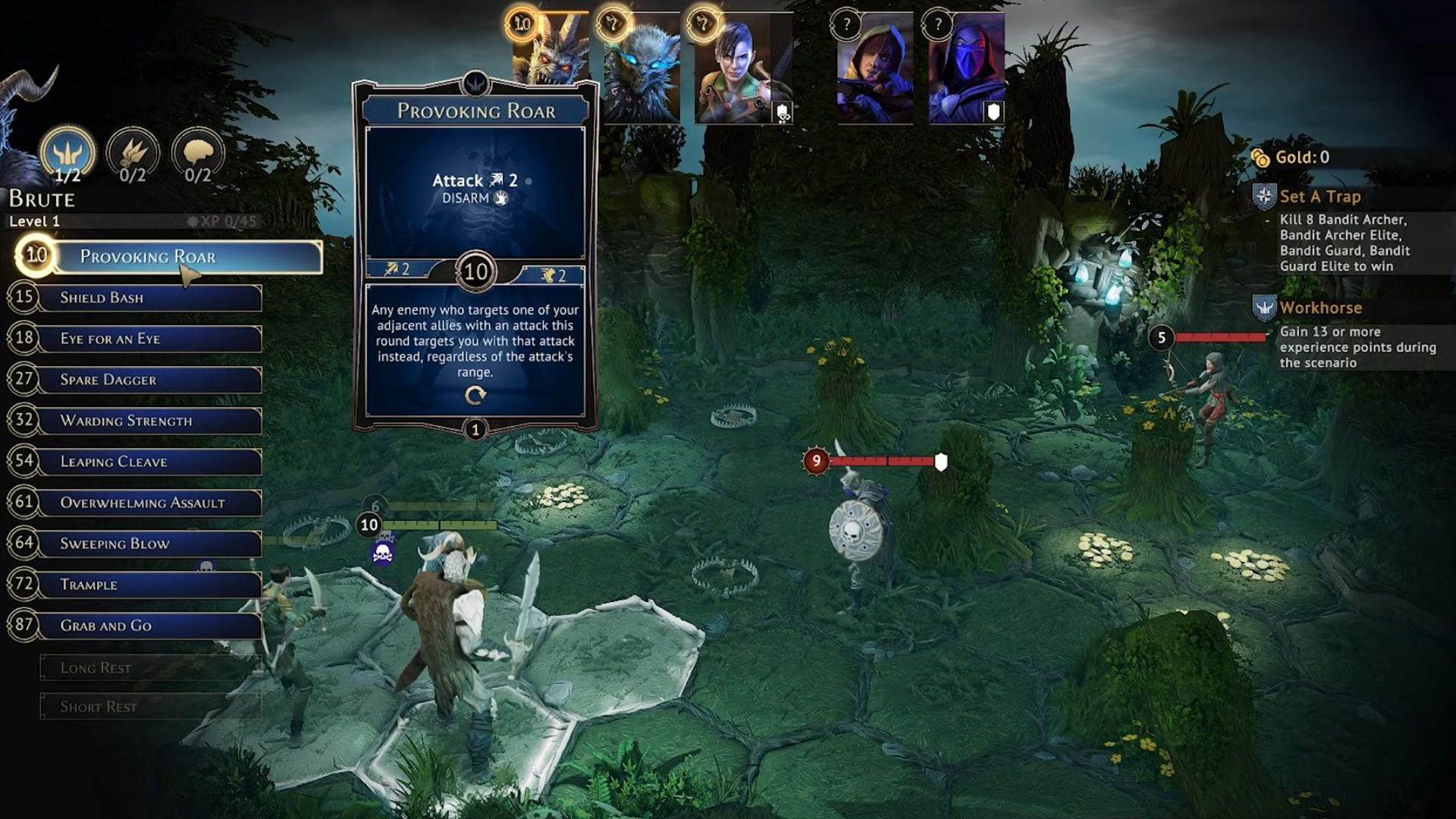Image resolution: width=1456 pixels, height=819 pixels.
Task: Choose the Shield Bash card
Action: [x=152, y=298]
